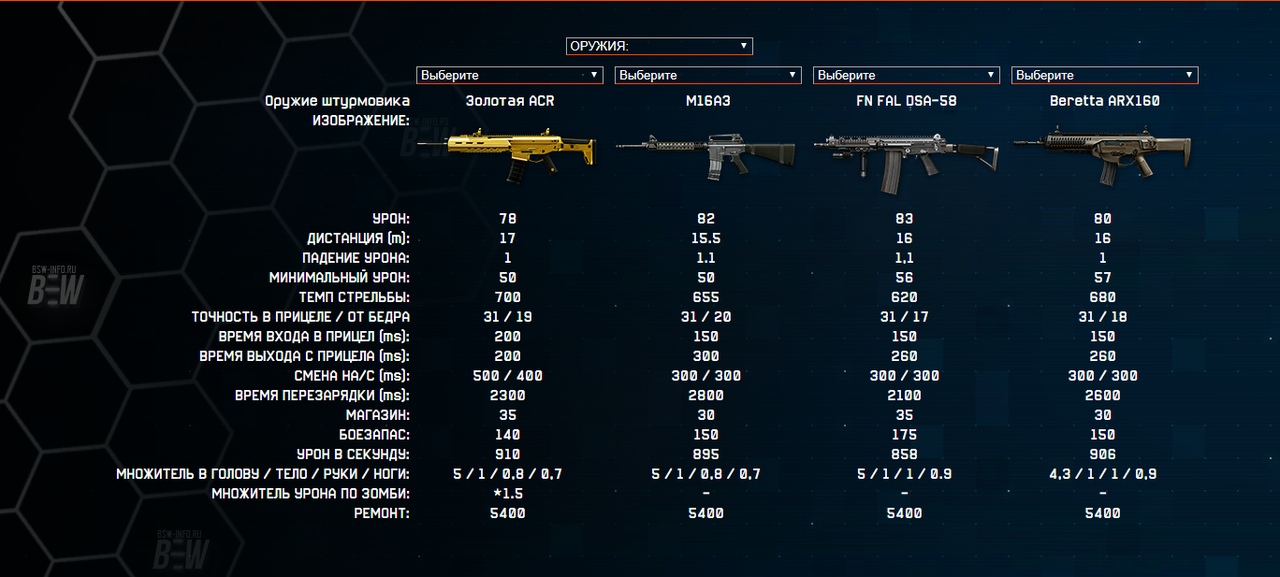The height and width of the screenshot is (577, 1280).
Task: Choose a weapon in the FN FAL DSA-58 column dropdown
Action: click(906, 75)
